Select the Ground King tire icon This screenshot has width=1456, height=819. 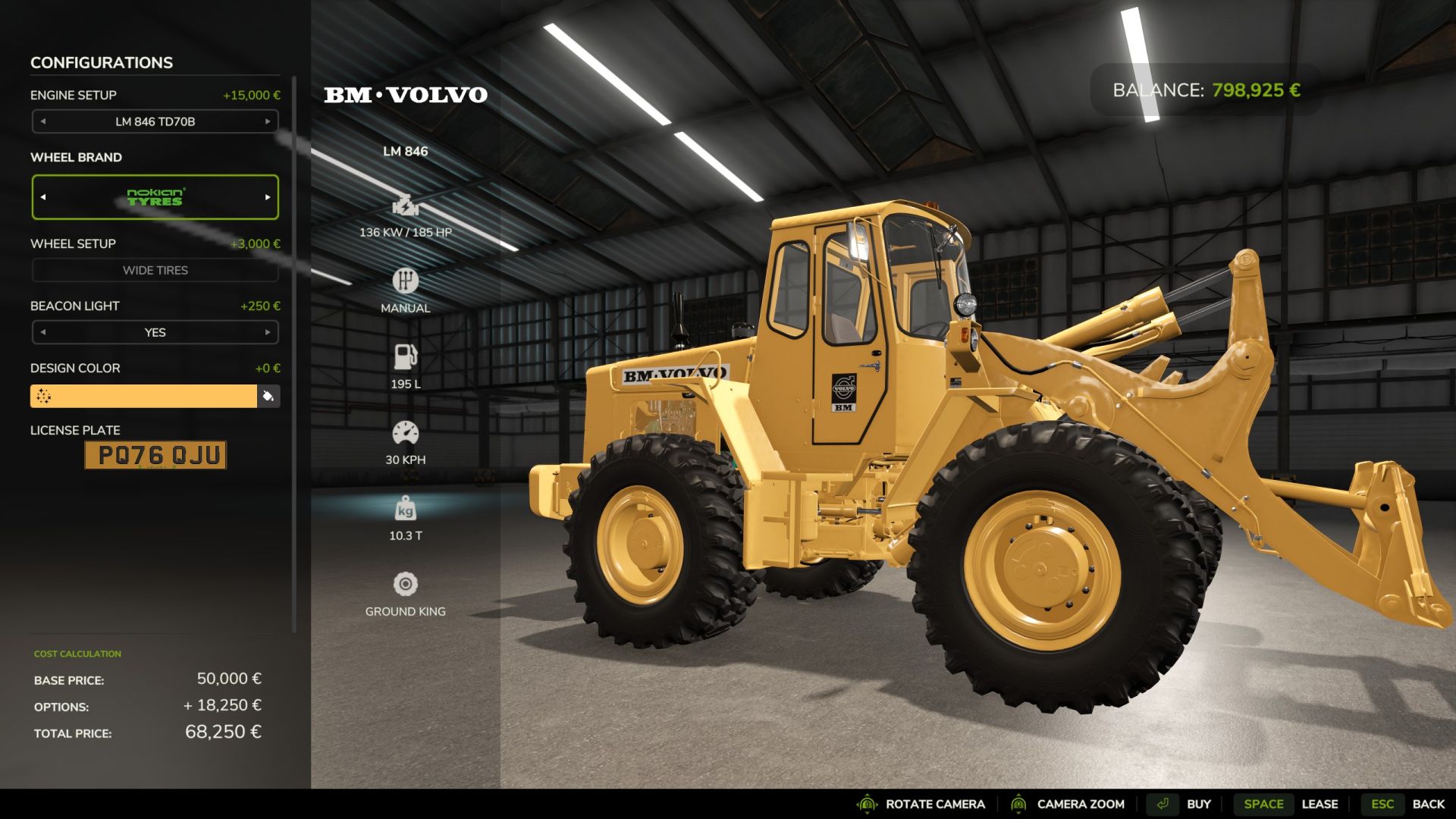(x=406, y=584)
